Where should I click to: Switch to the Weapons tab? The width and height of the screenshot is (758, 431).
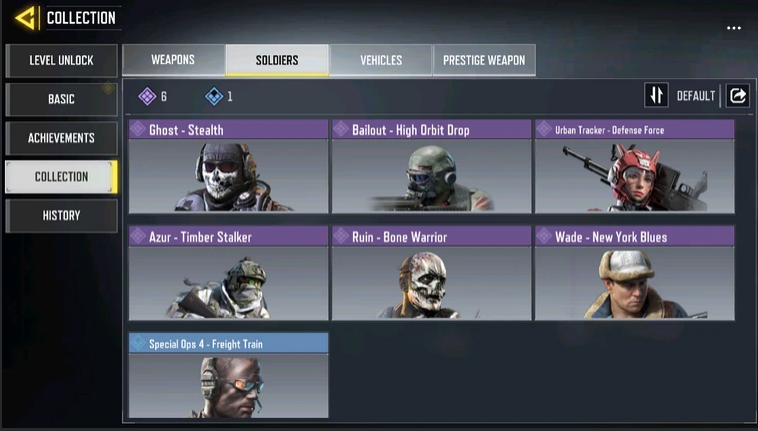click(x=173, y=60)
